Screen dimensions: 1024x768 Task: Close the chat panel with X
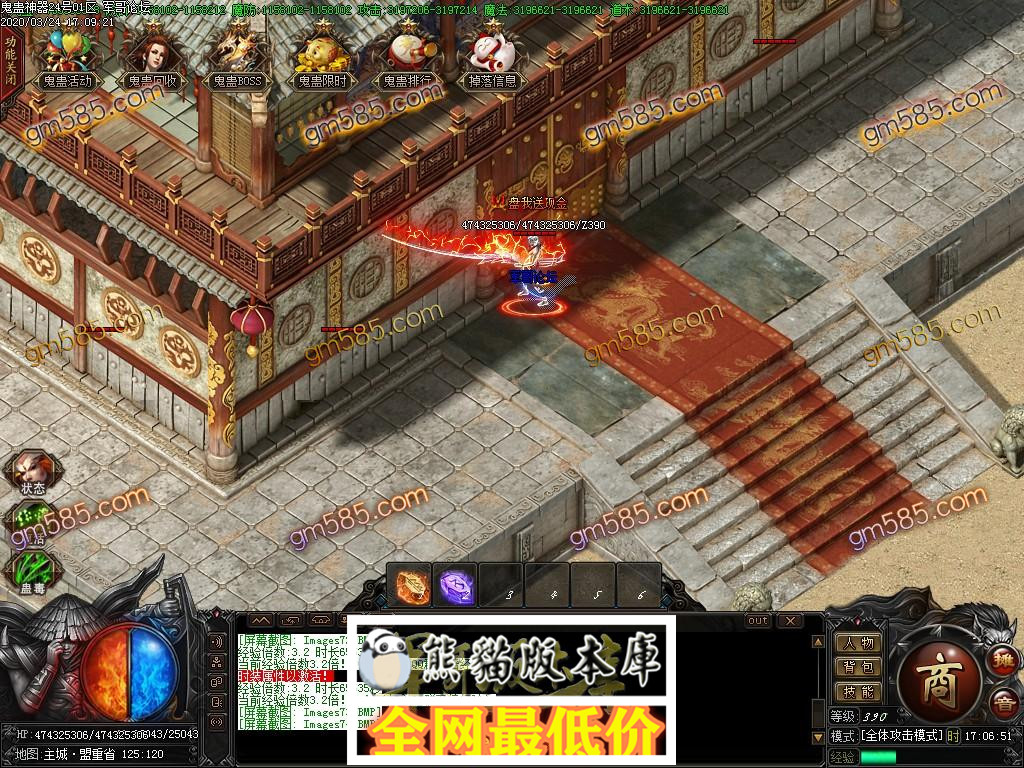coord(790,621)
